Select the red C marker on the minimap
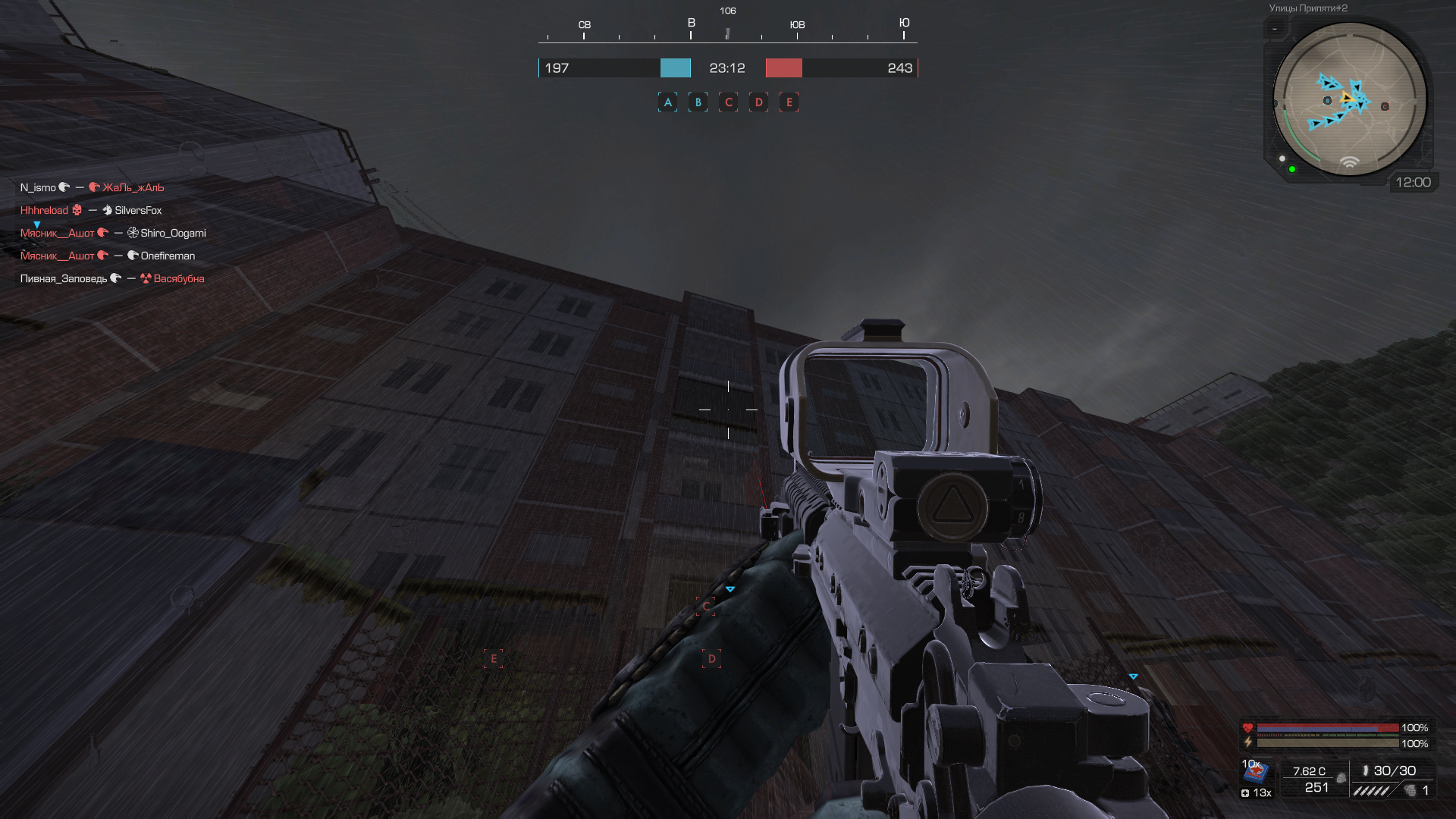This screenshot has height=819, width=1456. click(x=1385, y=106)
